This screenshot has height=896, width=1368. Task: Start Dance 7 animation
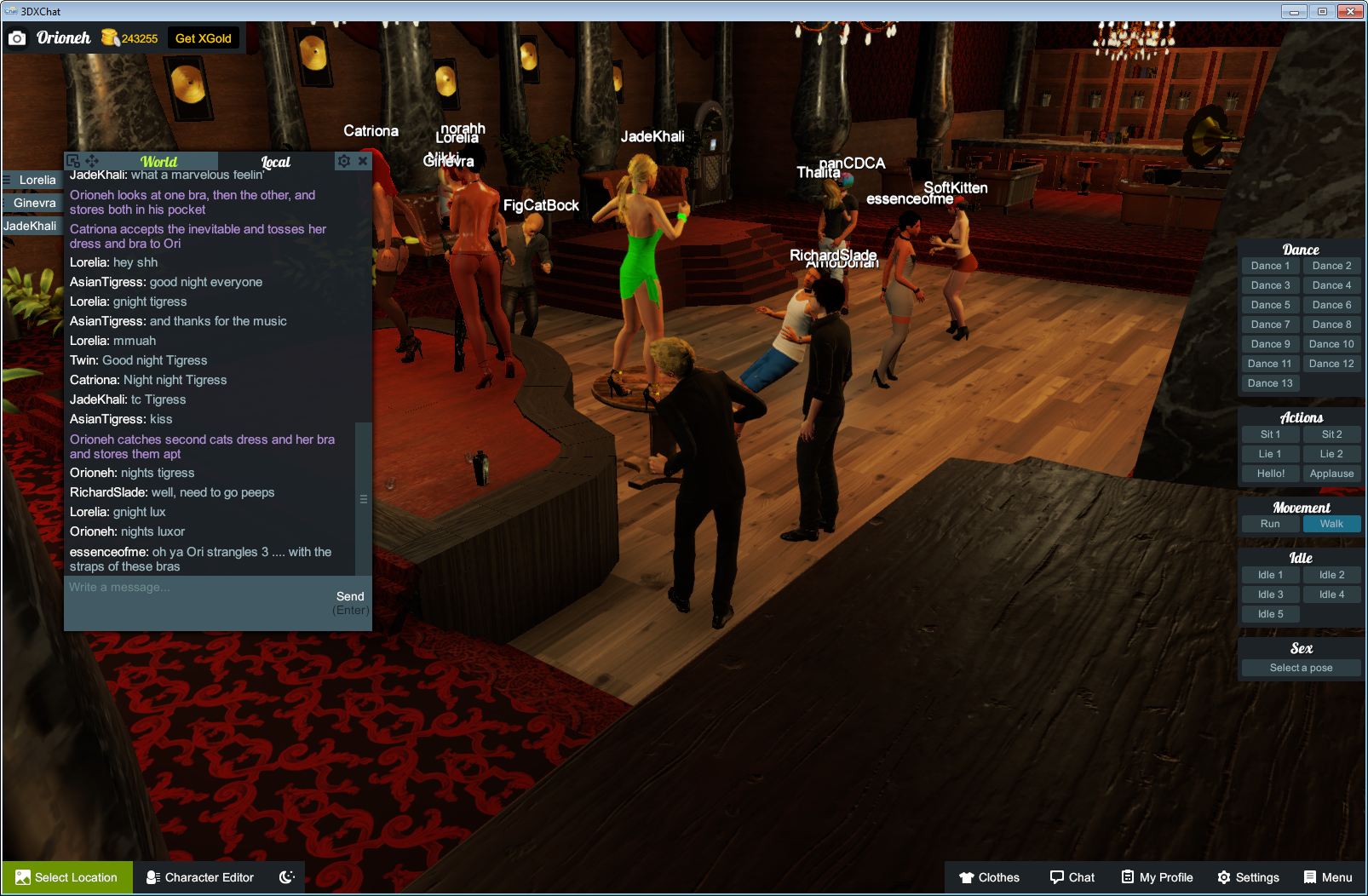pos(1270,324)
